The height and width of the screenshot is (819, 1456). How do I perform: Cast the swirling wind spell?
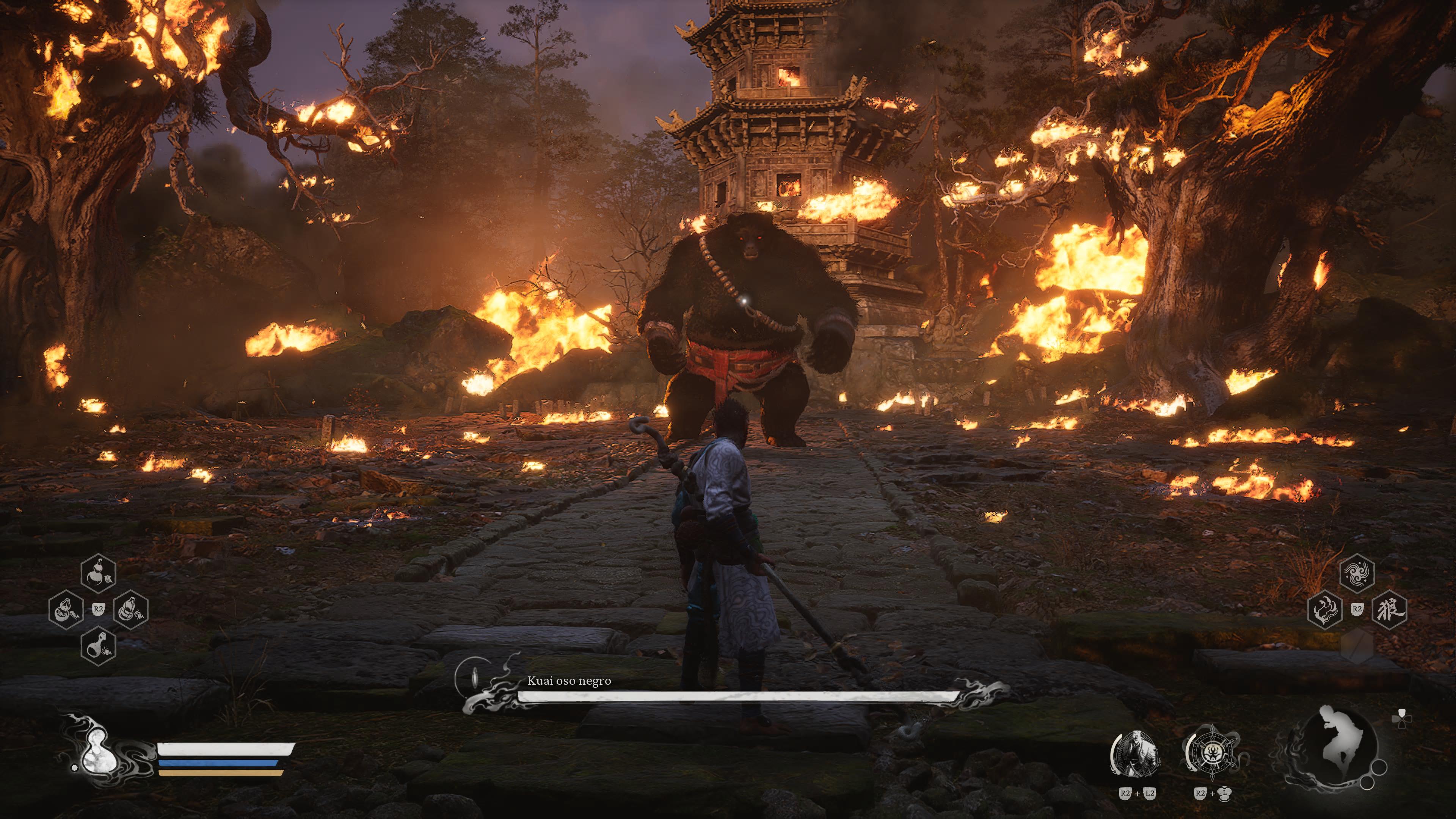[x=1357, y=574]
